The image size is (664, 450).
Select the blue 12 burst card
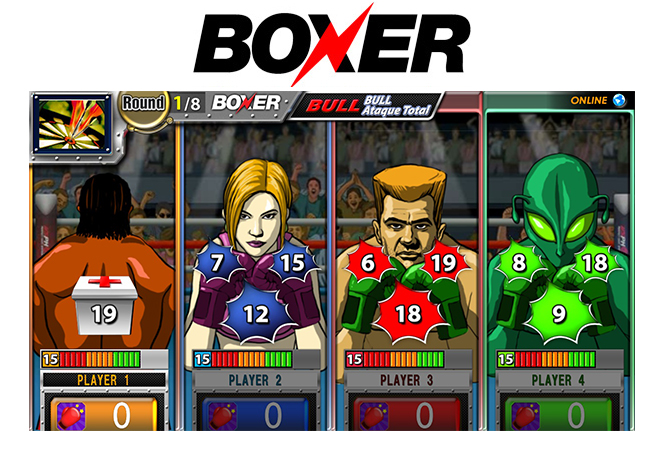tap(256, 313)
